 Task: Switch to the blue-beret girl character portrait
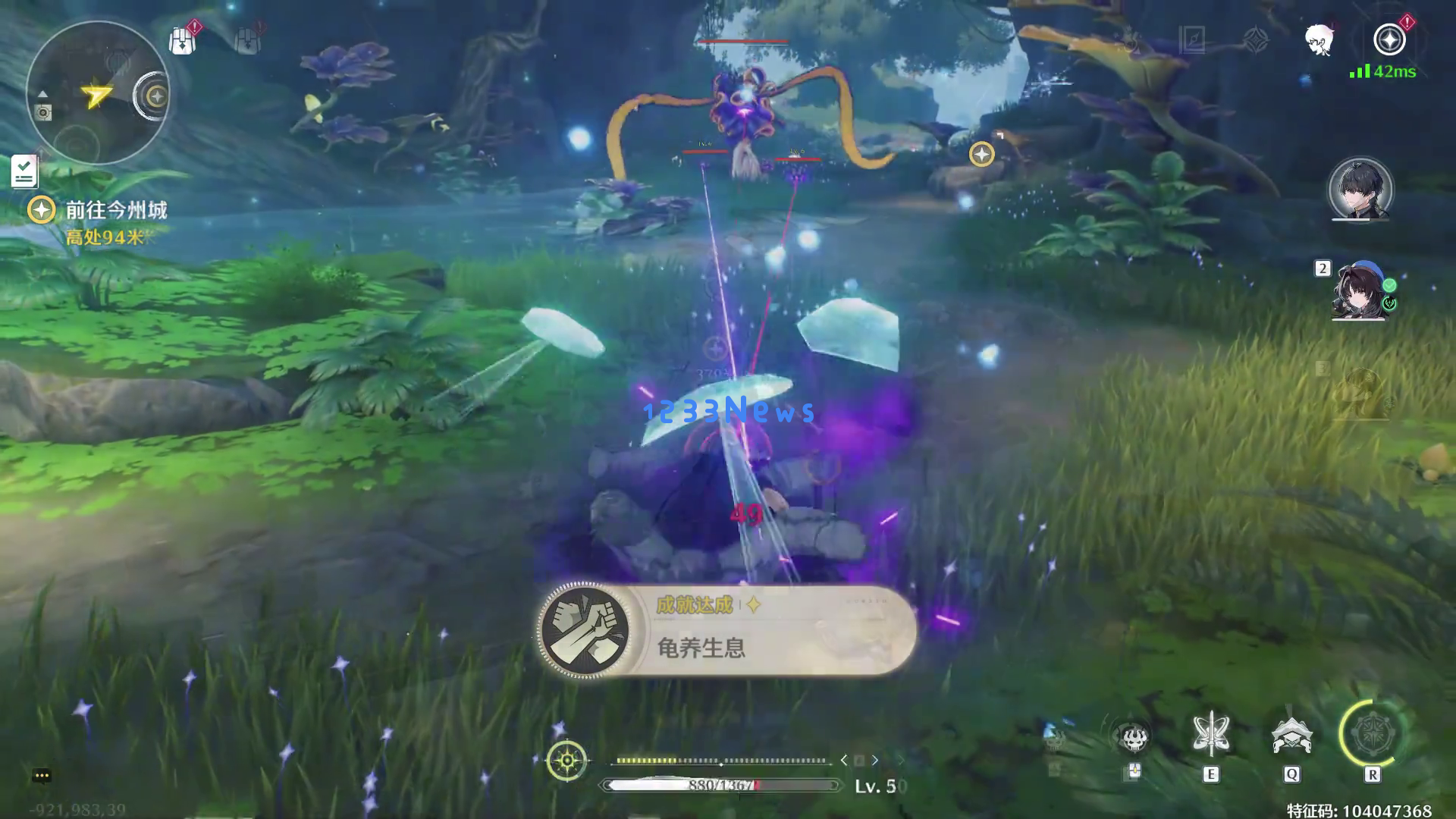pyautogui.click(x=1360, y=292)
